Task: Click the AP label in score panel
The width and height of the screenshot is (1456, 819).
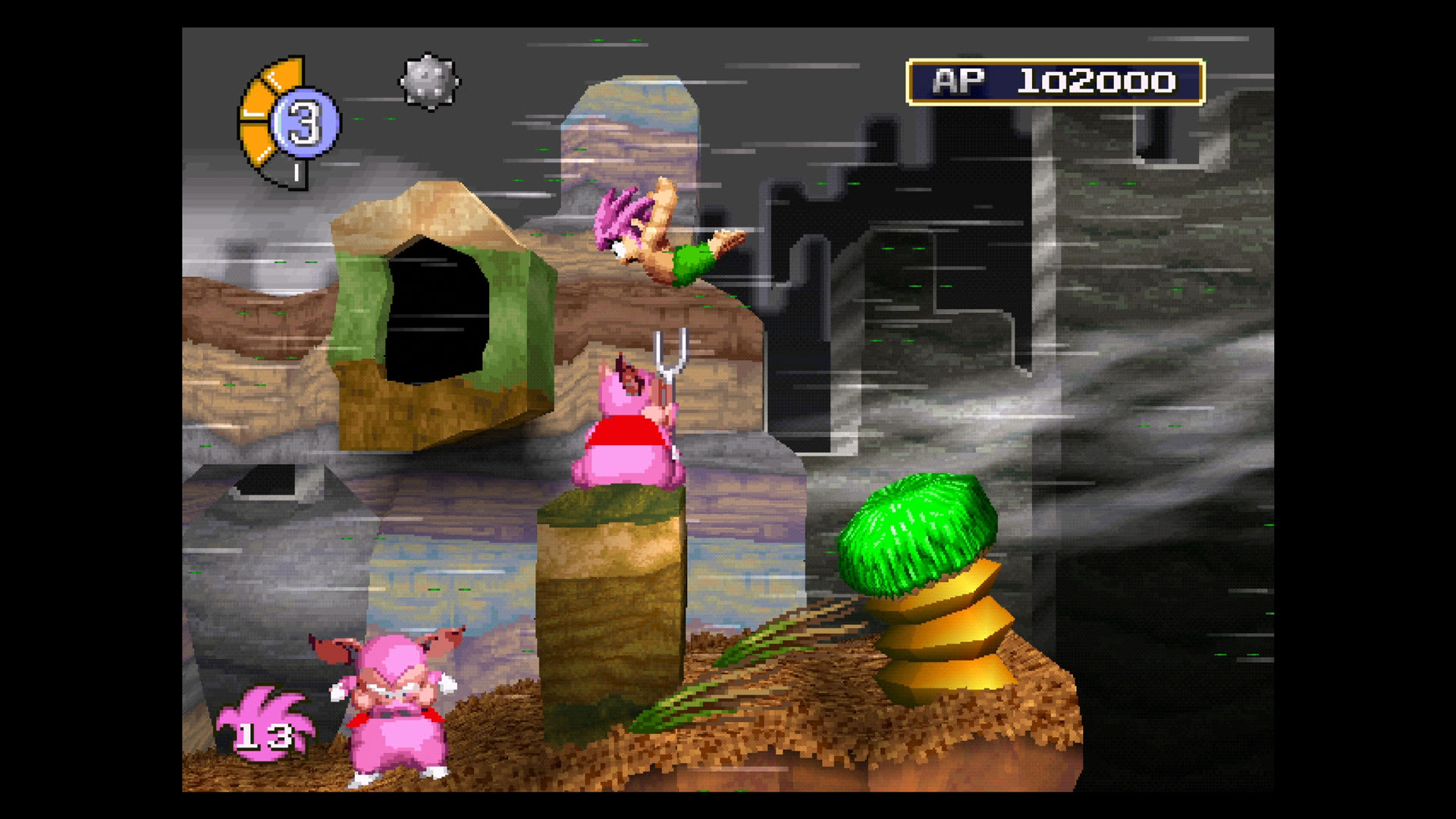Action: pyautogui.click(x=958, y=82)
